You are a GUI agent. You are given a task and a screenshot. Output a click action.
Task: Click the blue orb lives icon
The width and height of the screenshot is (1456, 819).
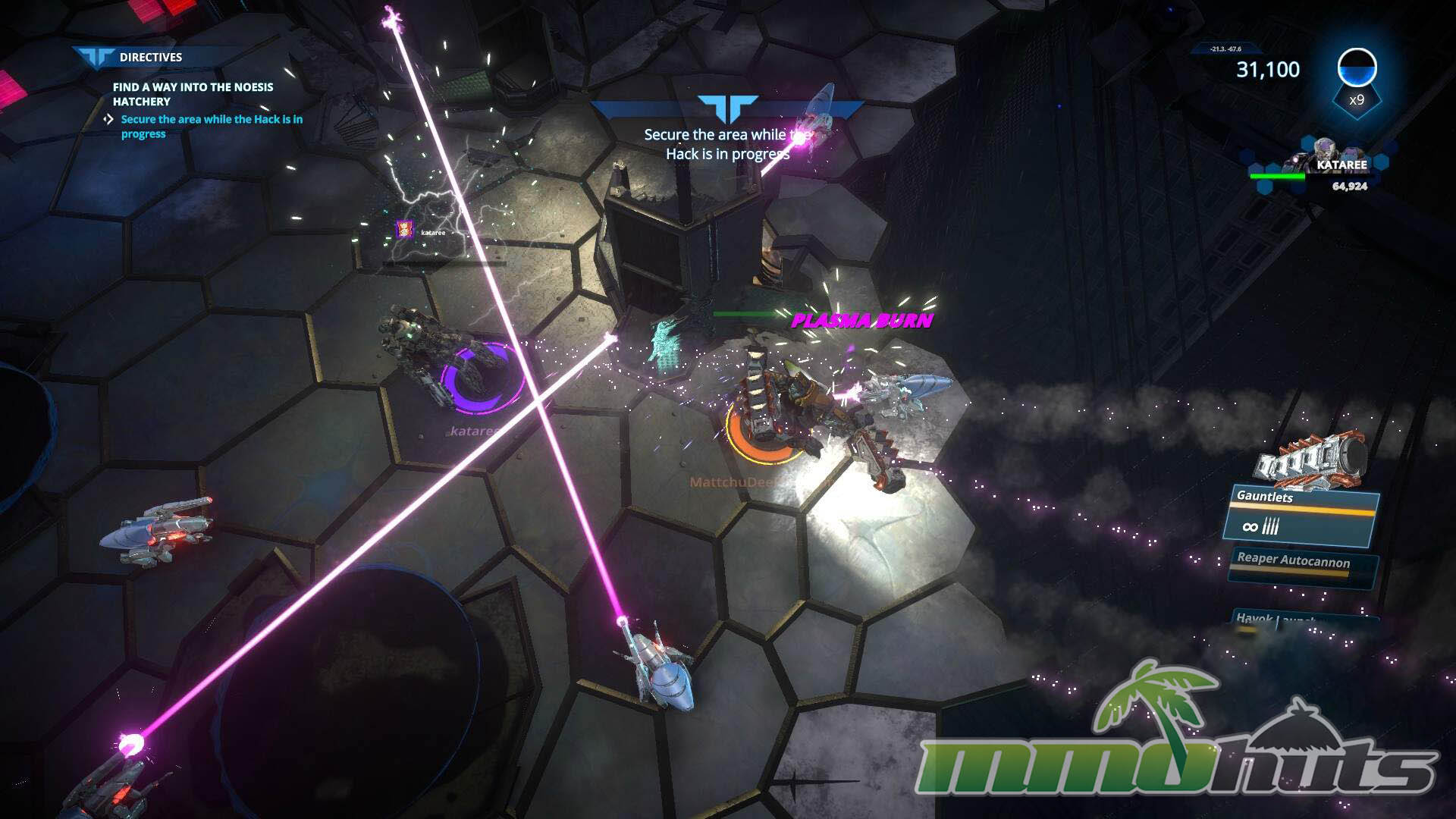[x=1357, y=68]
